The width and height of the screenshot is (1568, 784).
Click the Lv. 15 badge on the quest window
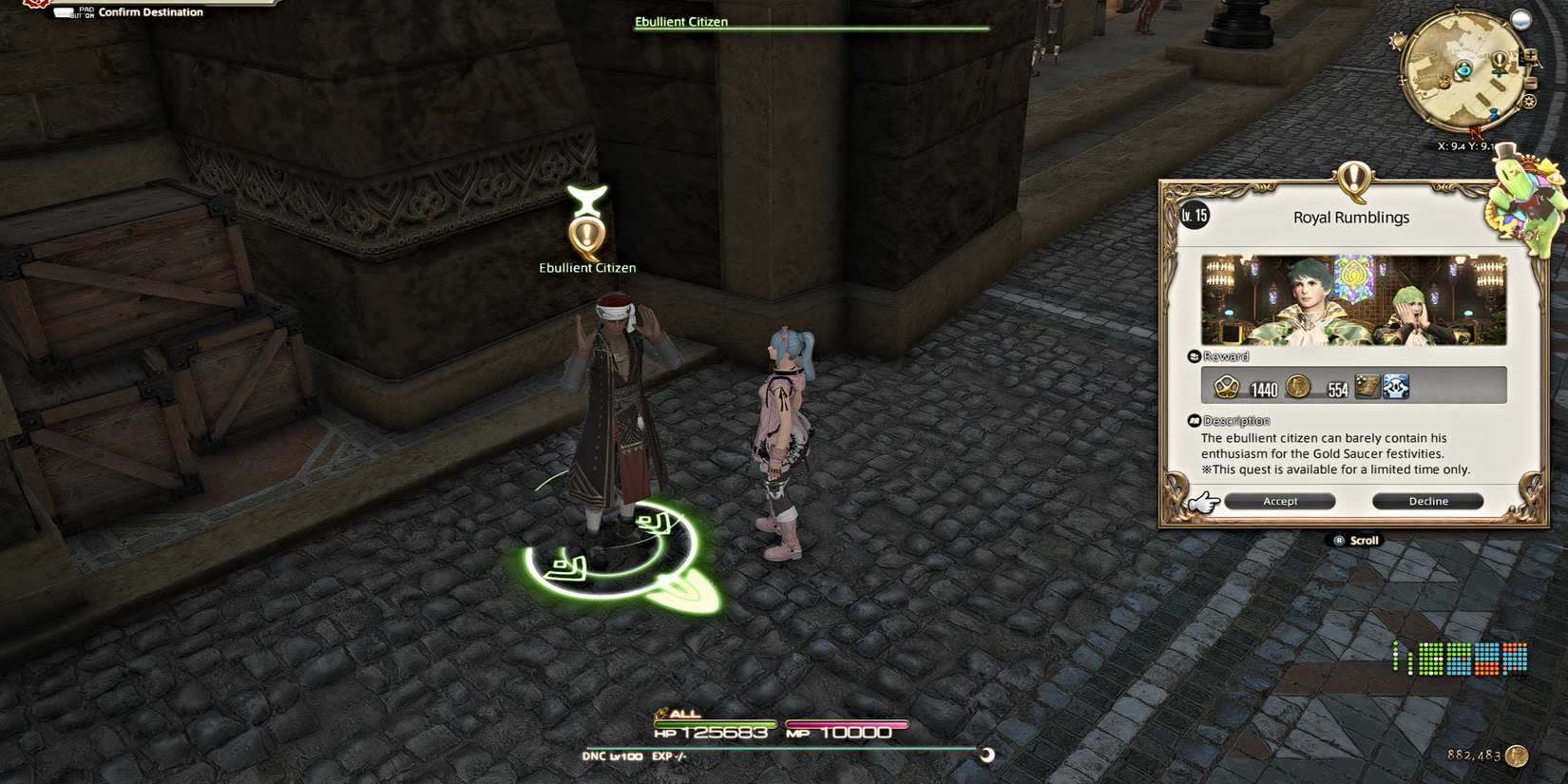(x=1193, y=216)
